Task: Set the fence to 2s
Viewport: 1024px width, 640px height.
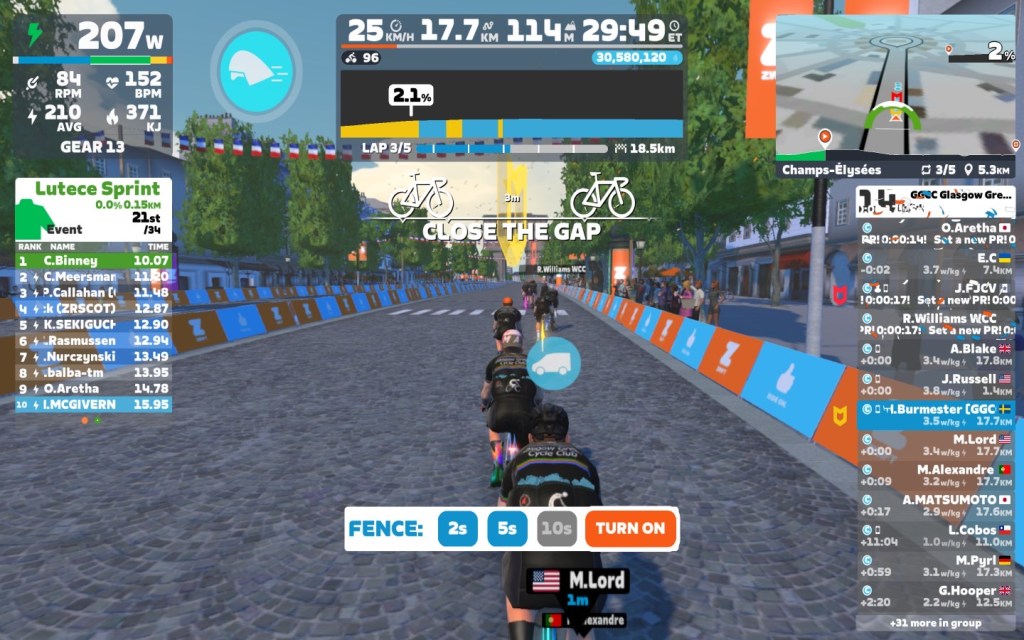Action: click(457, 528)
